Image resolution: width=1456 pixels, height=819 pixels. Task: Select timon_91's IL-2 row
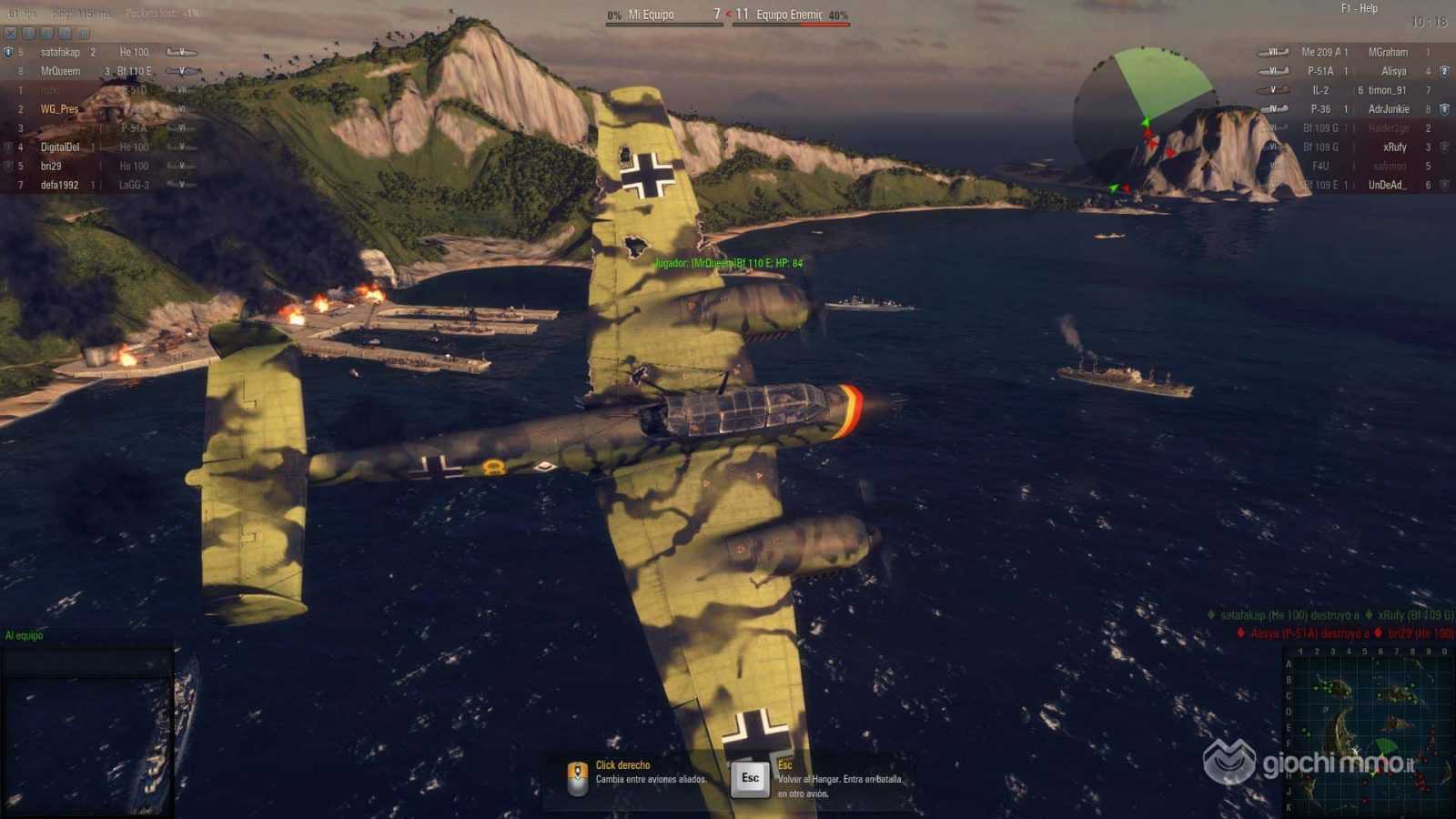tap(1356, 90)
